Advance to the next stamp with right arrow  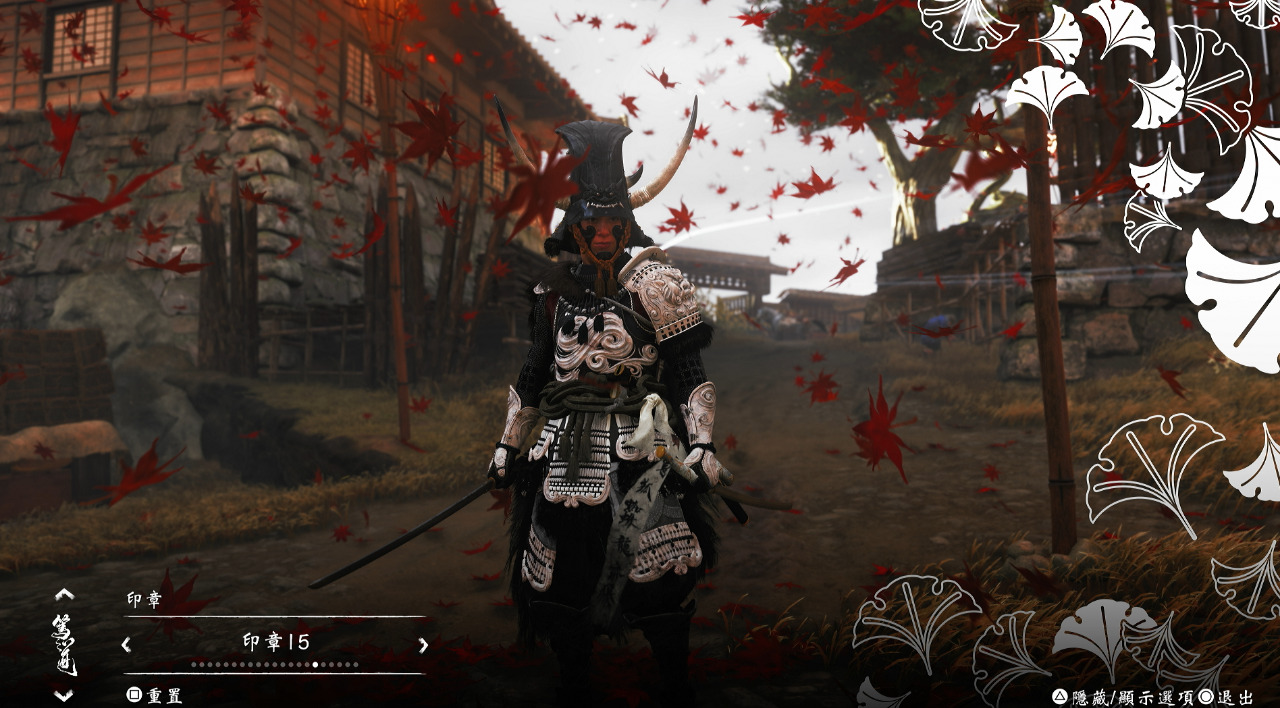423,645
